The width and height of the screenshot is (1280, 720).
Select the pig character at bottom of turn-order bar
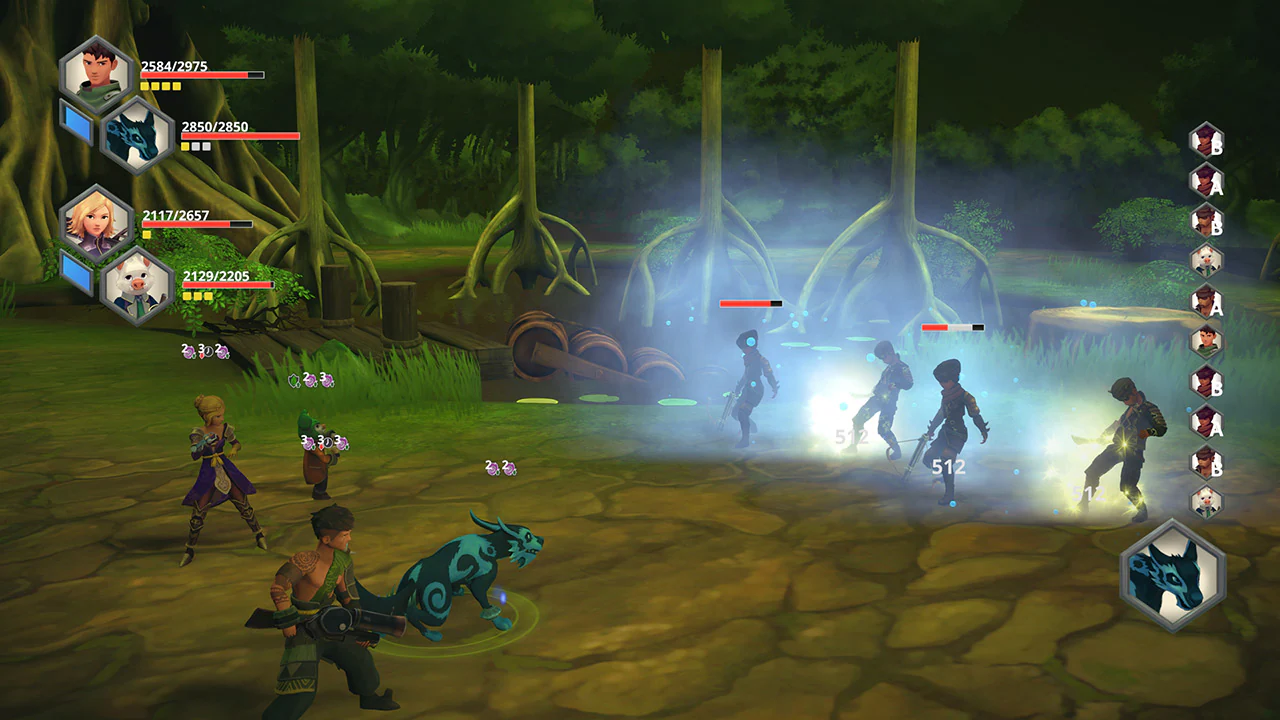click(1206, 500)
